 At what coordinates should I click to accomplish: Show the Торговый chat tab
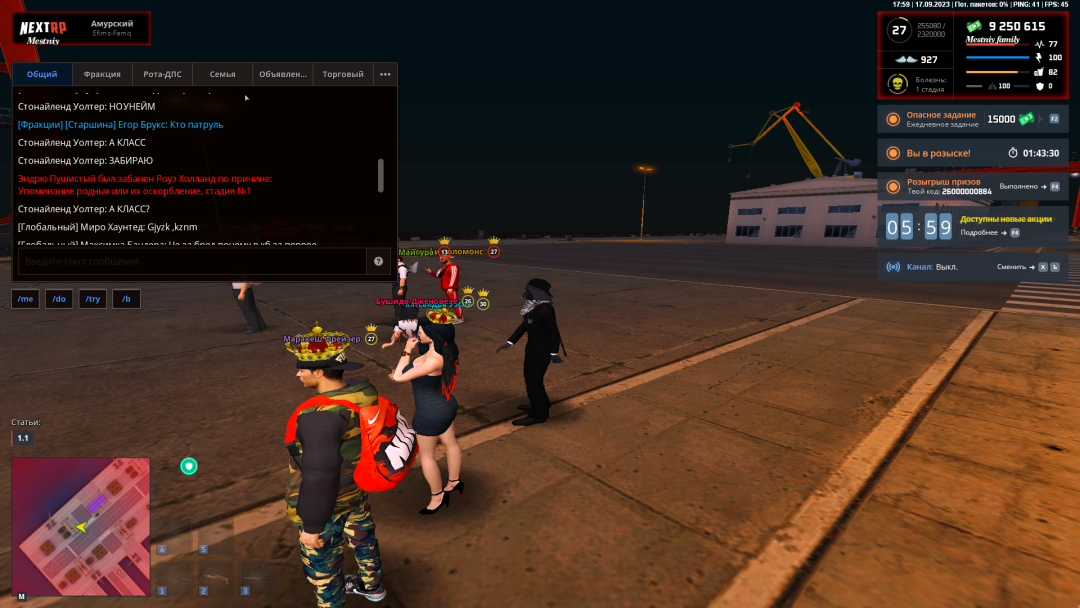pyautogui.click(x=343, y=74)
